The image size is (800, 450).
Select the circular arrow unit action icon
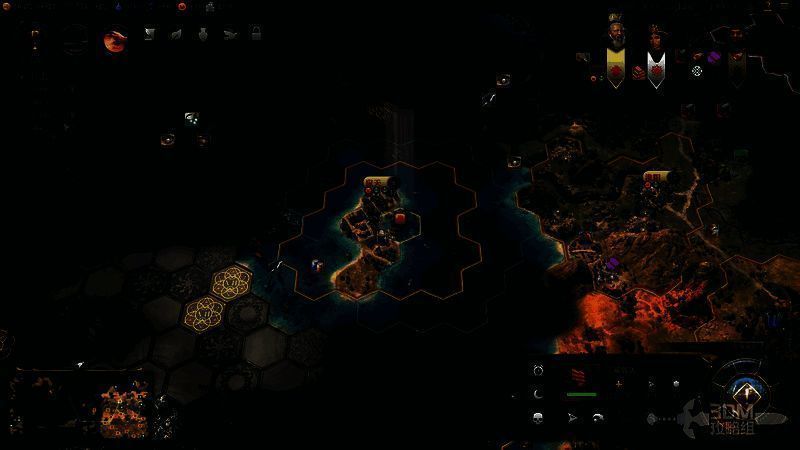[539, 370]
